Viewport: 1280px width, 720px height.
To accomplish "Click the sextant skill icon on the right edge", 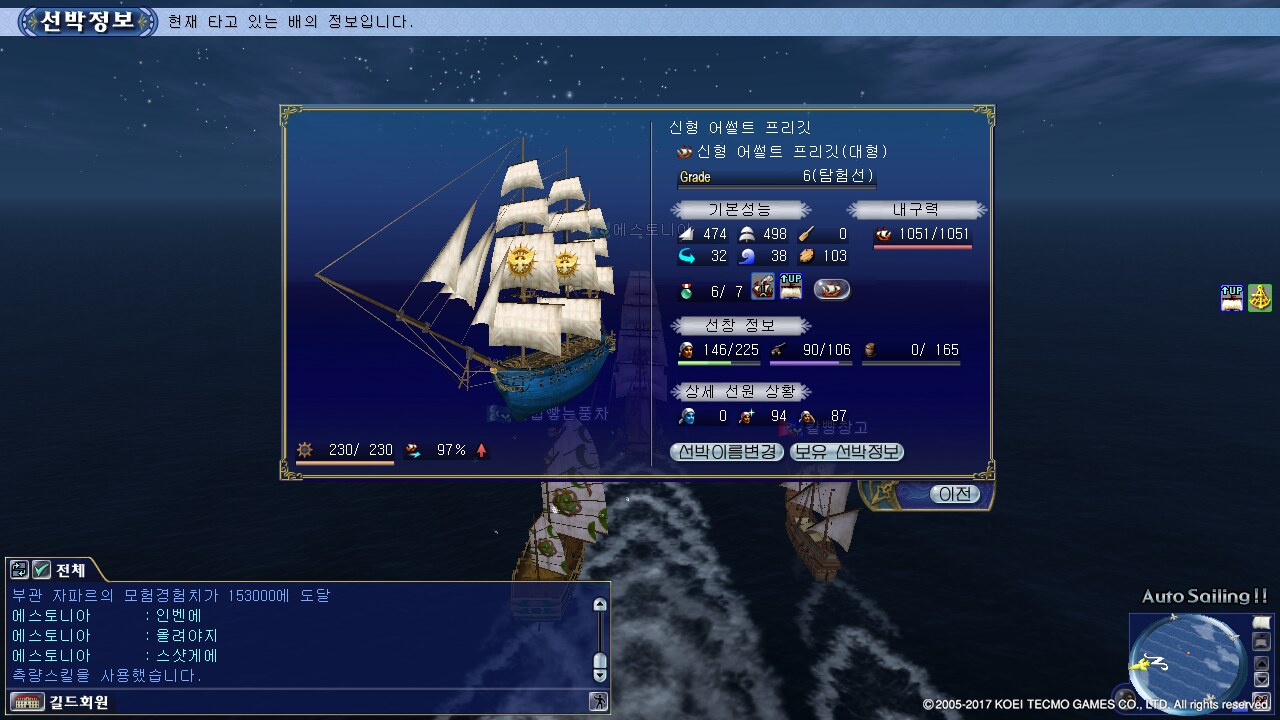I will coord(1260,298).
